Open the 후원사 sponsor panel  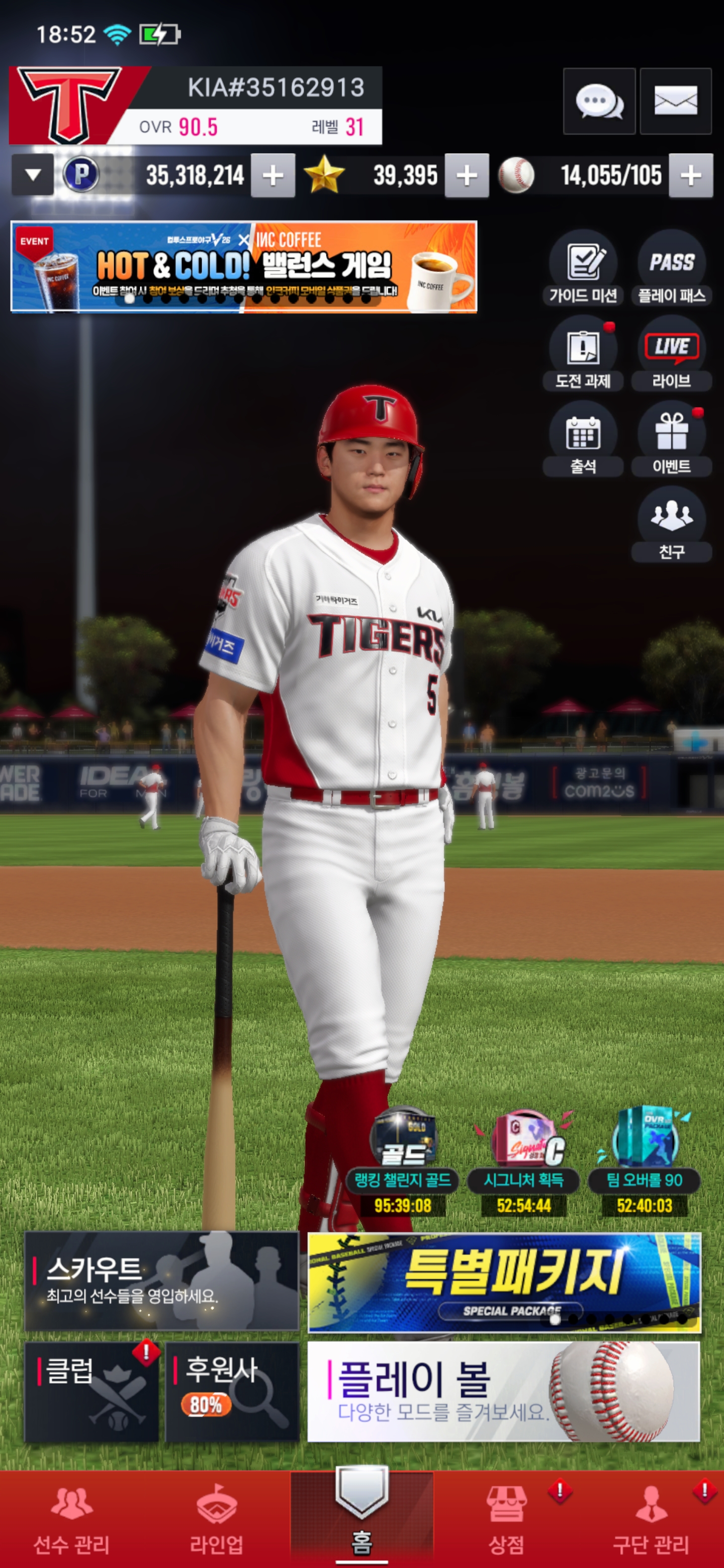[x=232, y=1392]
